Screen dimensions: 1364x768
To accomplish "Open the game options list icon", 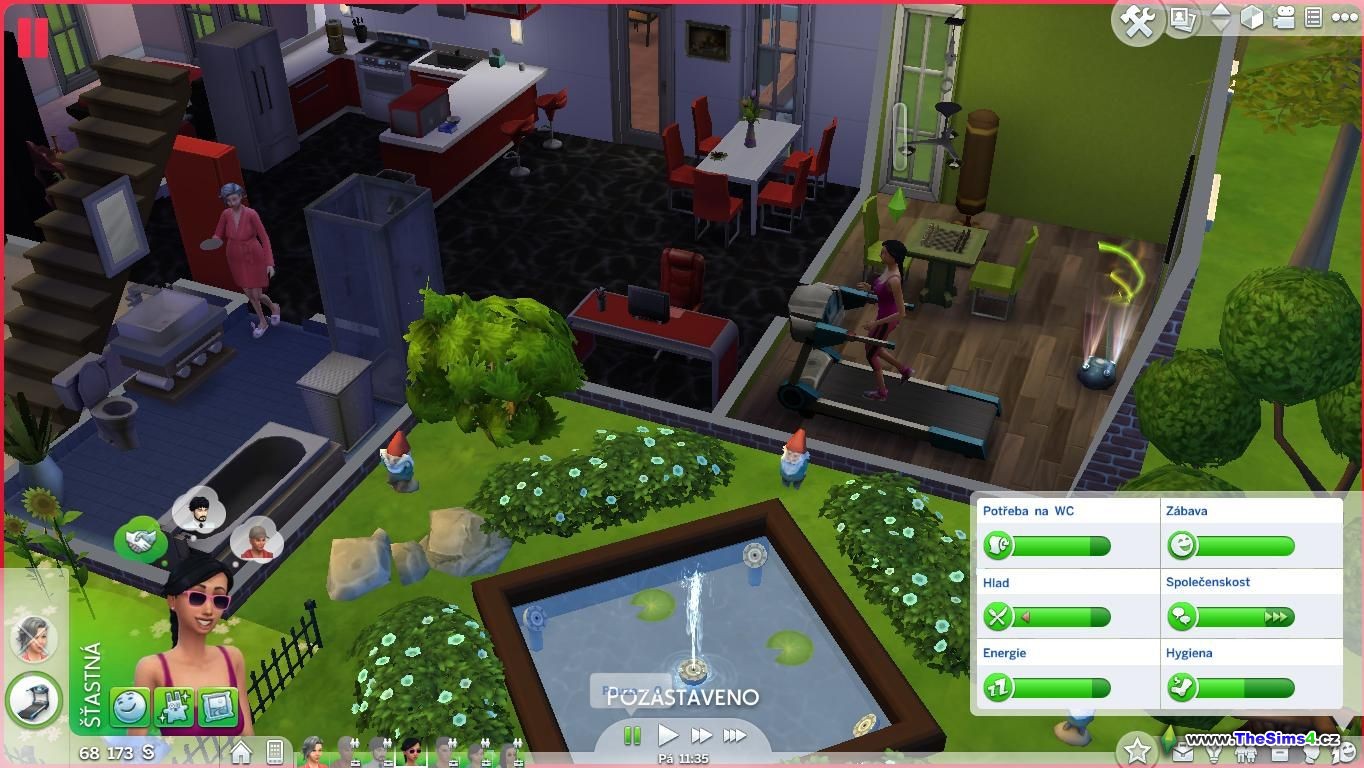I will (1313, 18).
